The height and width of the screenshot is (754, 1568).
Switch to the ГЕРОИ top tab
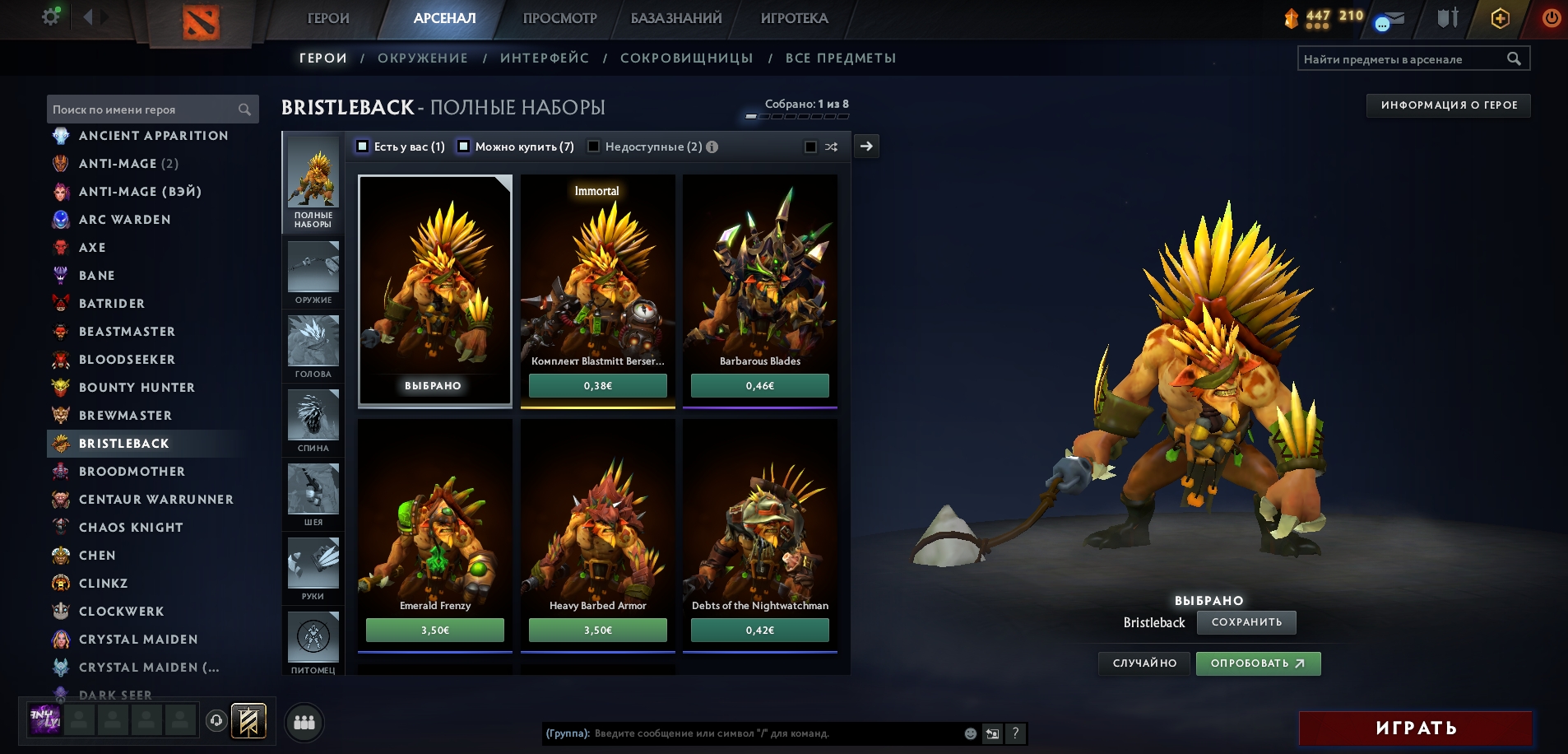pyautogui.click(x=327, y=18)
